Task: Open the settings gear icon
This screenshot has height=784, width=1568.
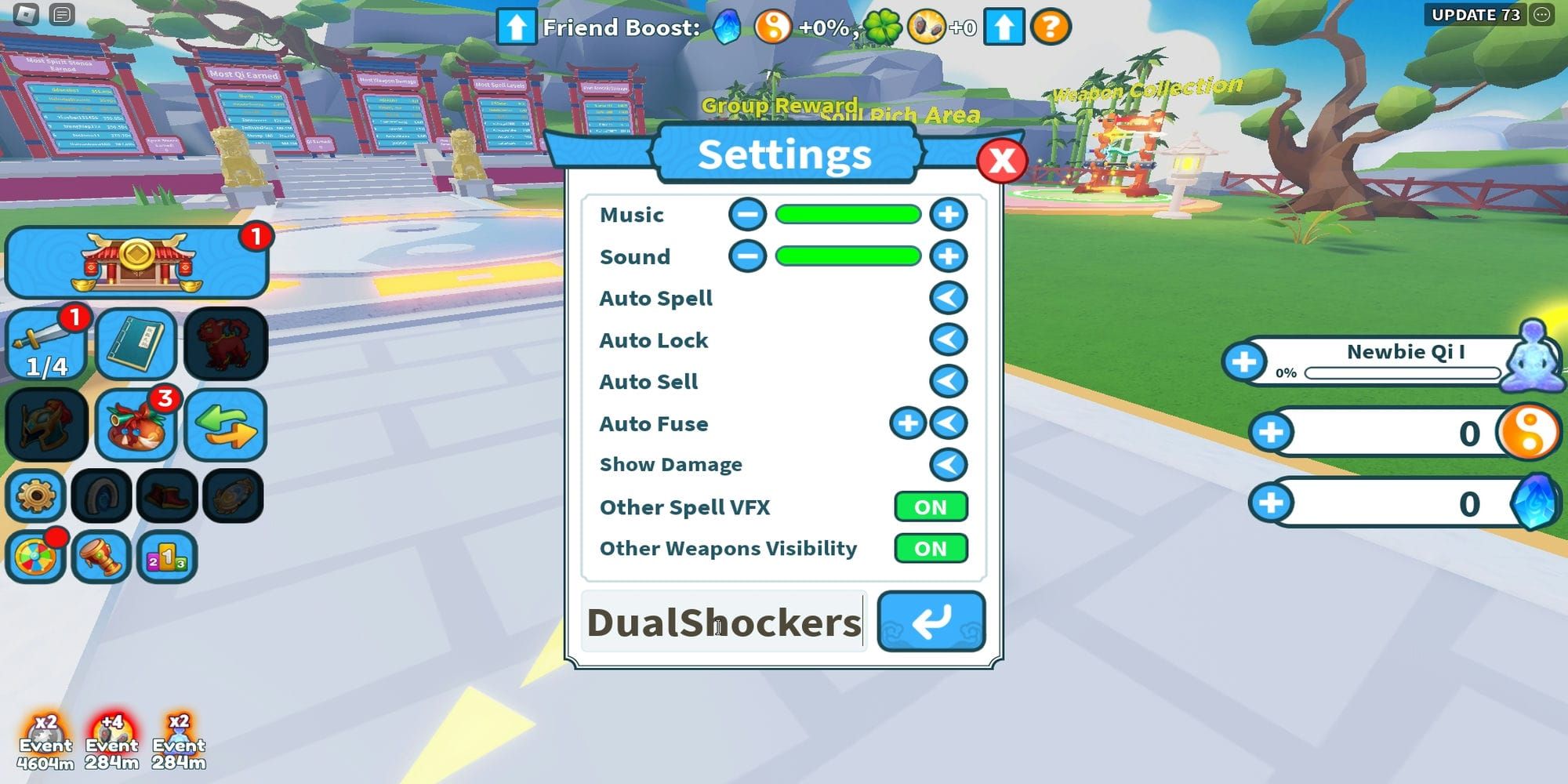Action: (x=34, y=495)
